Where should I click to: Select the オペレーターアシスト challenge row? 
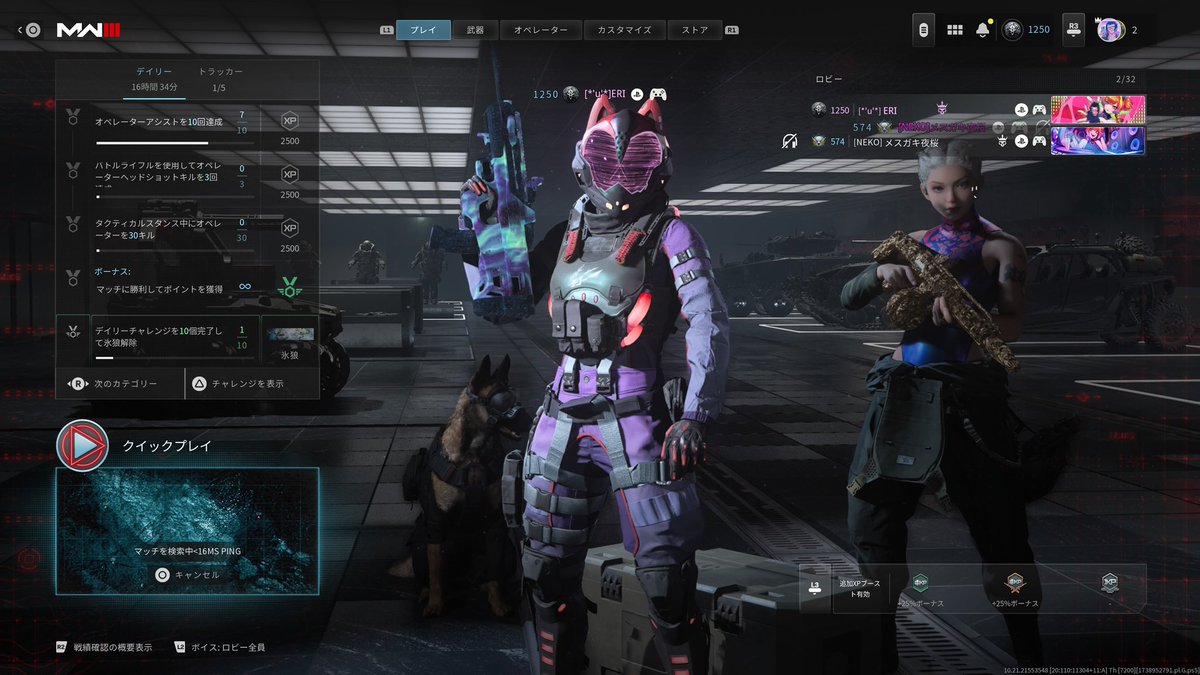(x=170, y=123)
